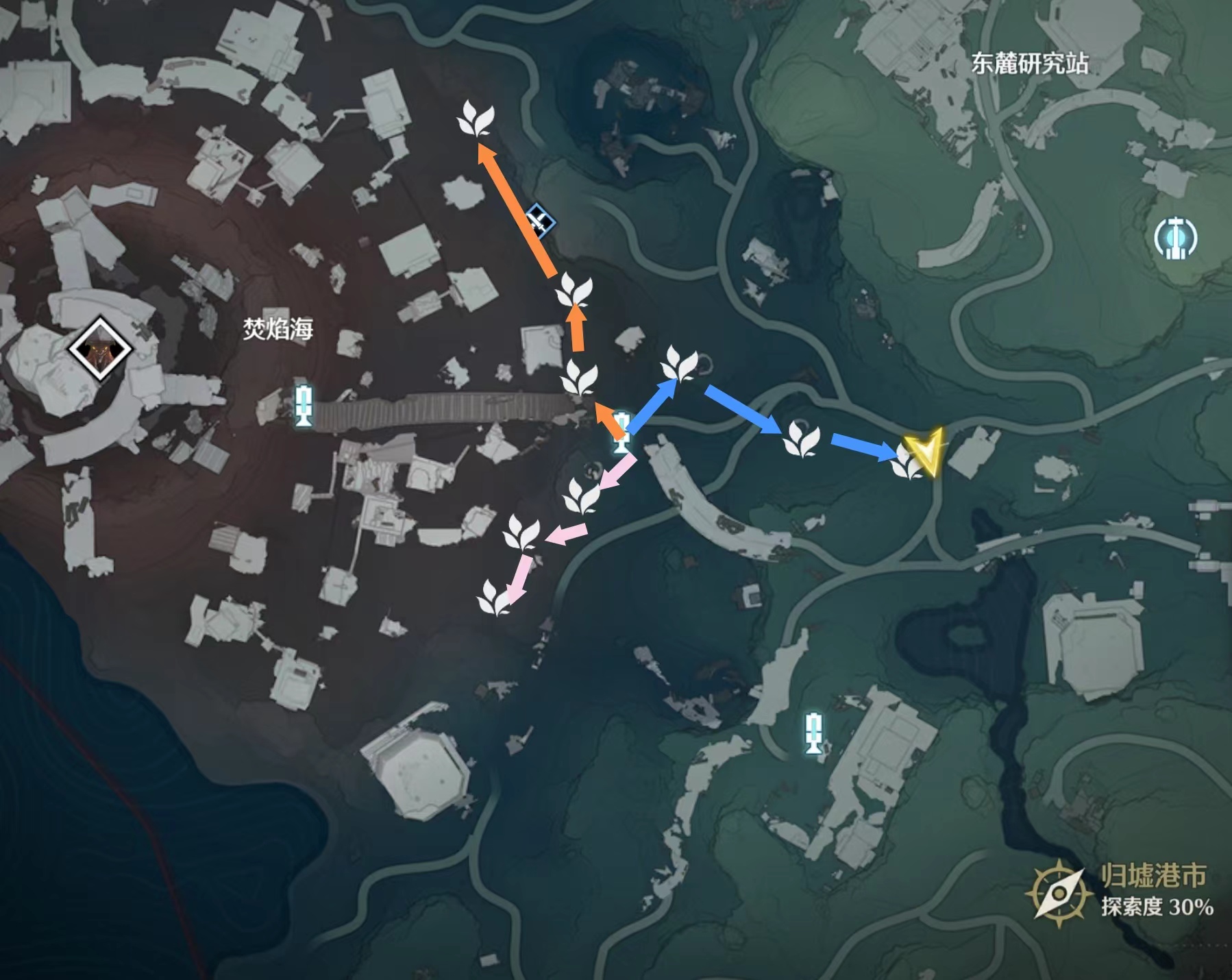The image size is (1232, 980).
Task: Select flower marker at the long orange arrow's tip
Action: (476, 119)
